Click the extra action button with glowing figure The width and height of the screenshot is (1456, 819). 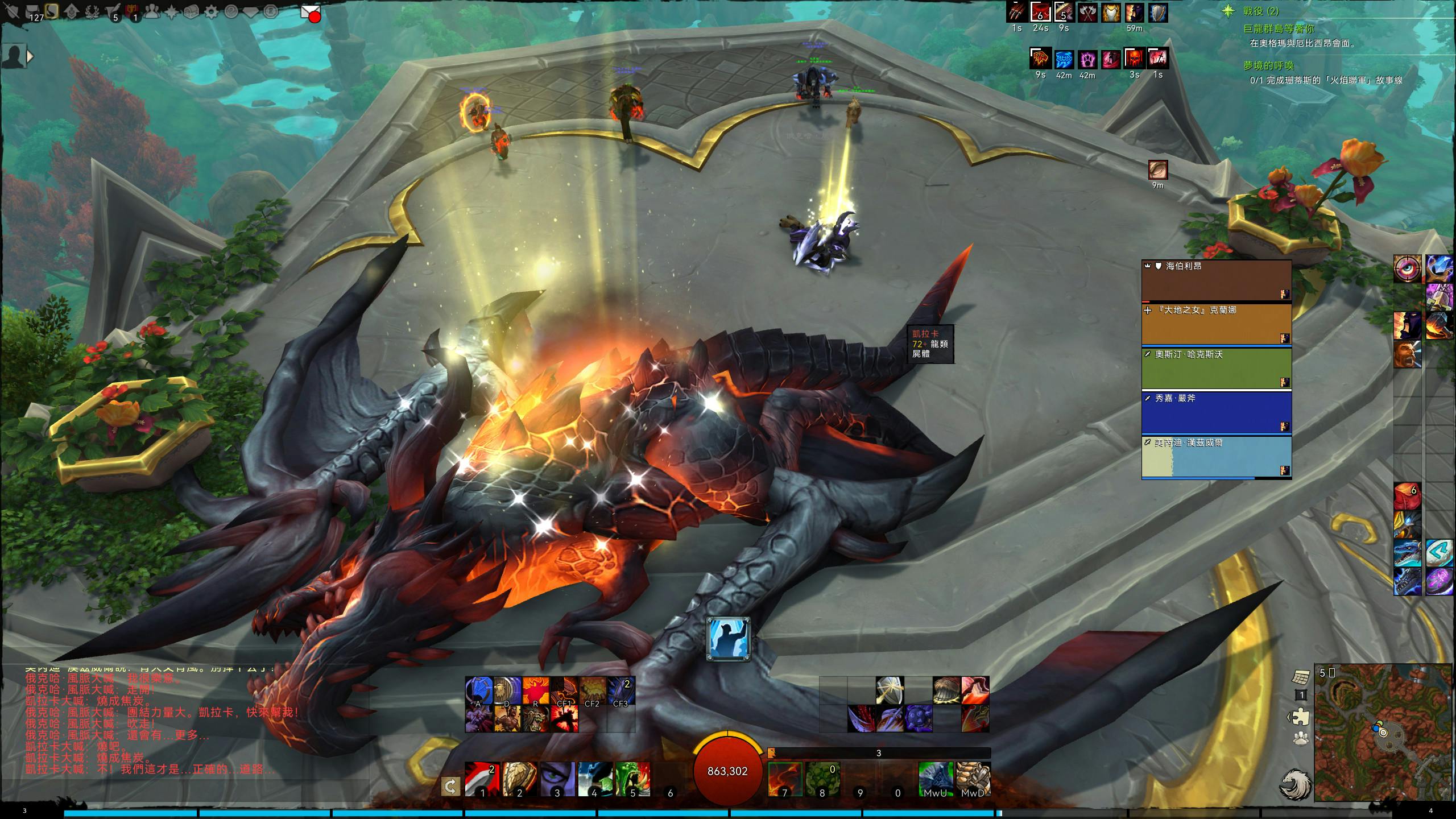tap(728, 639)
